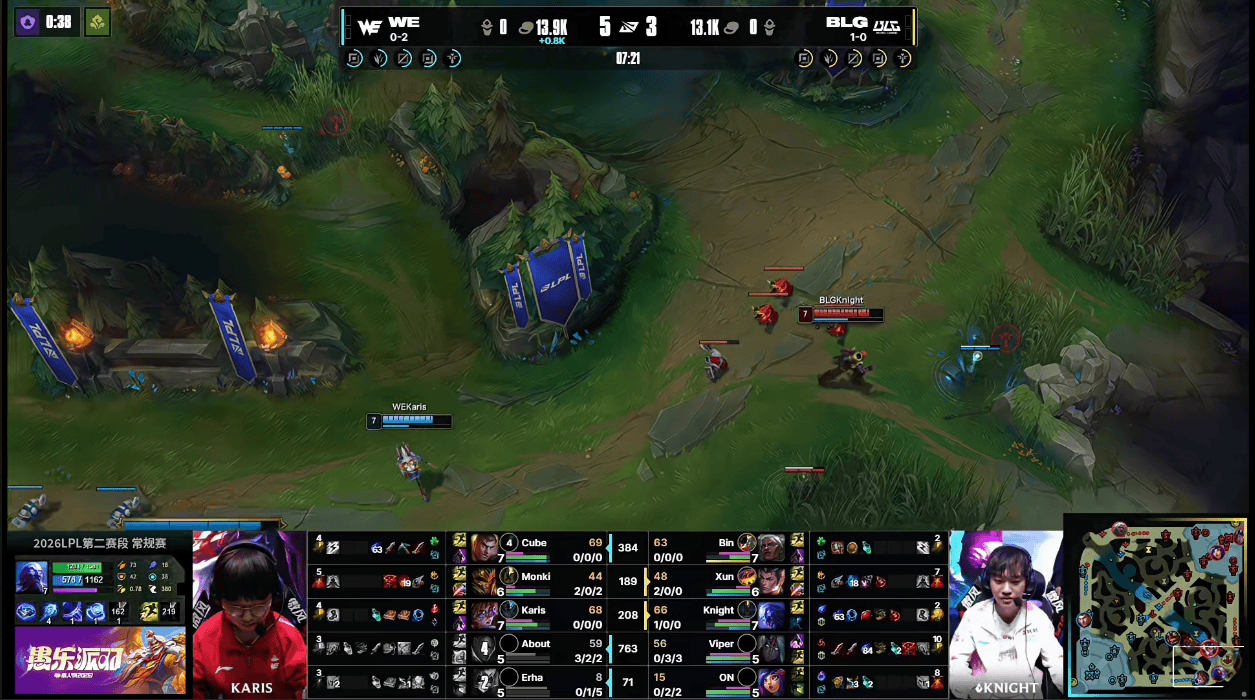The image size is (1255, 700).
Task: Click the purple Baron timer icon
Action: 27,22
